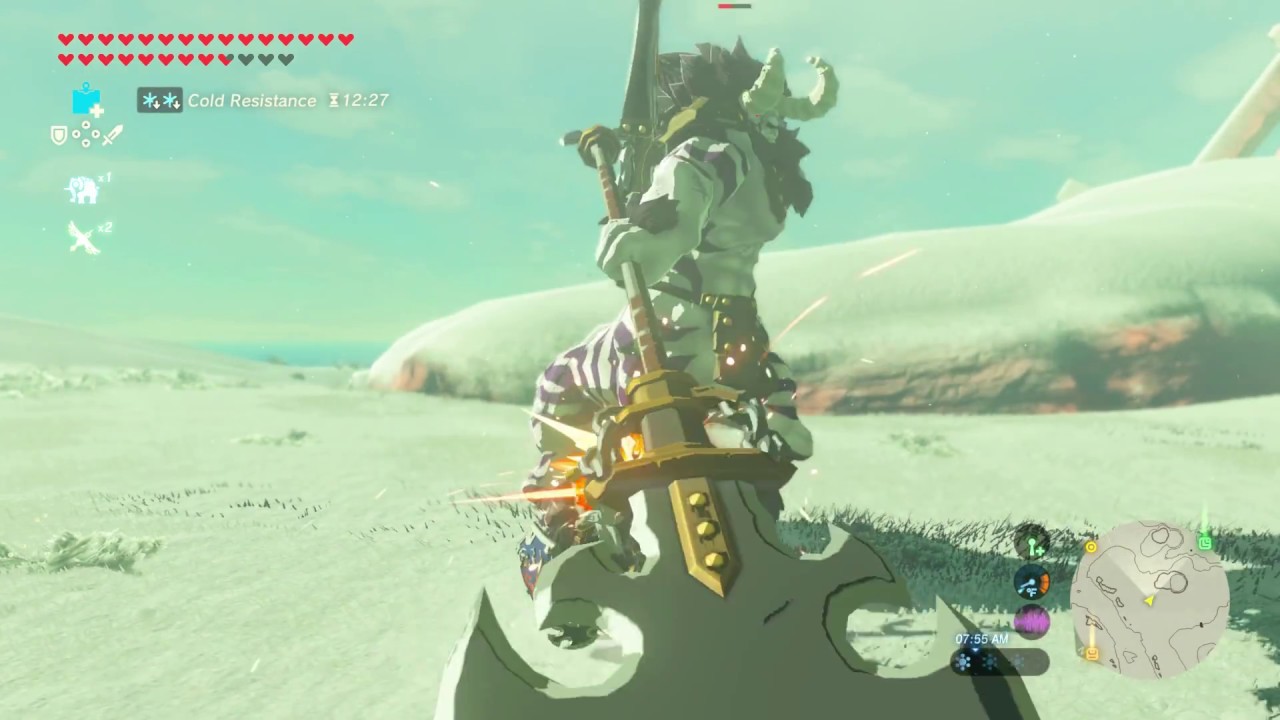Select the shield icon near the d-pad

[58, 134]
